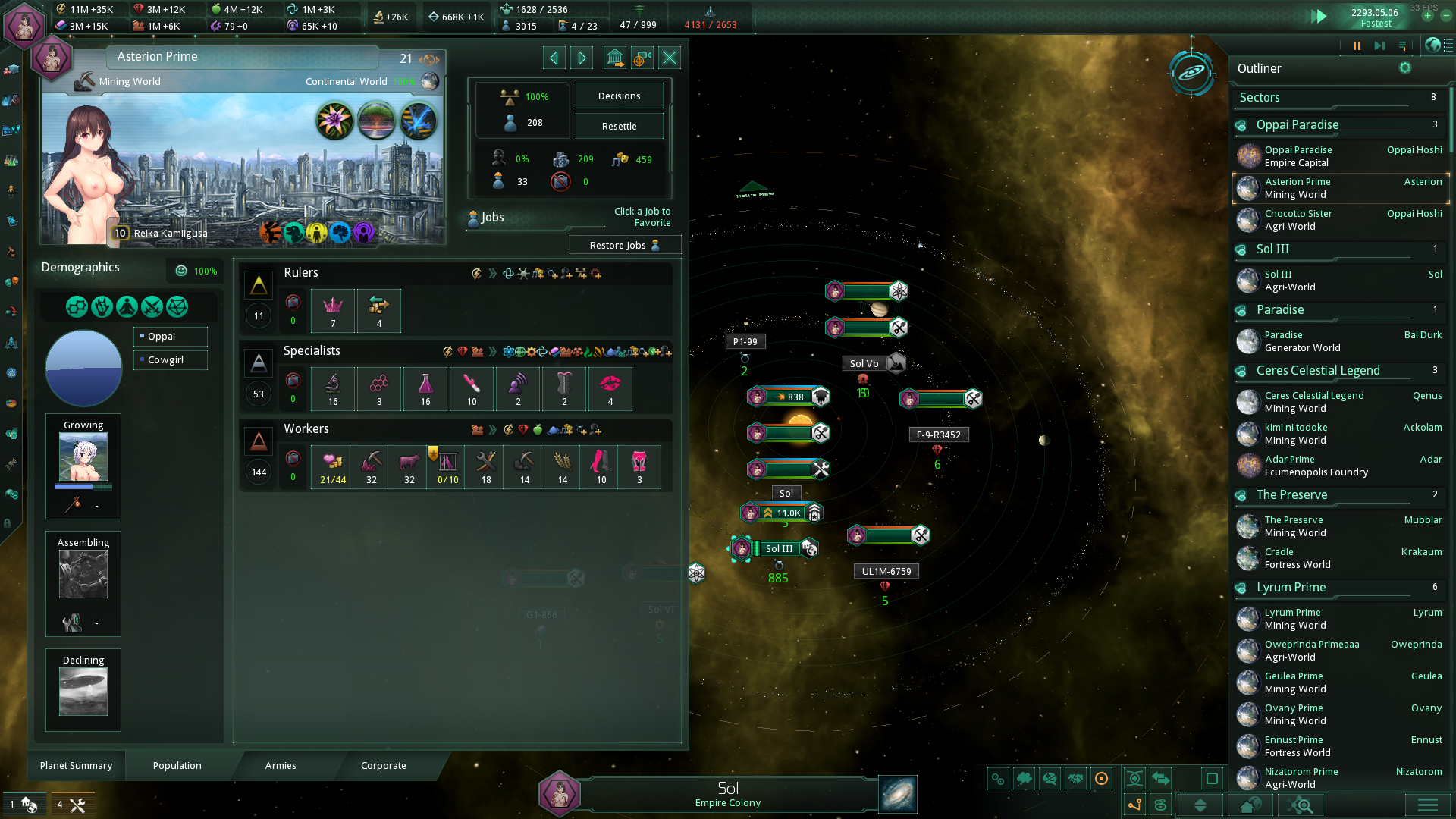Collapse the Lyrum Prime sector header
This screenshot has height=819, width=1456.
[x=1291, y=588]
